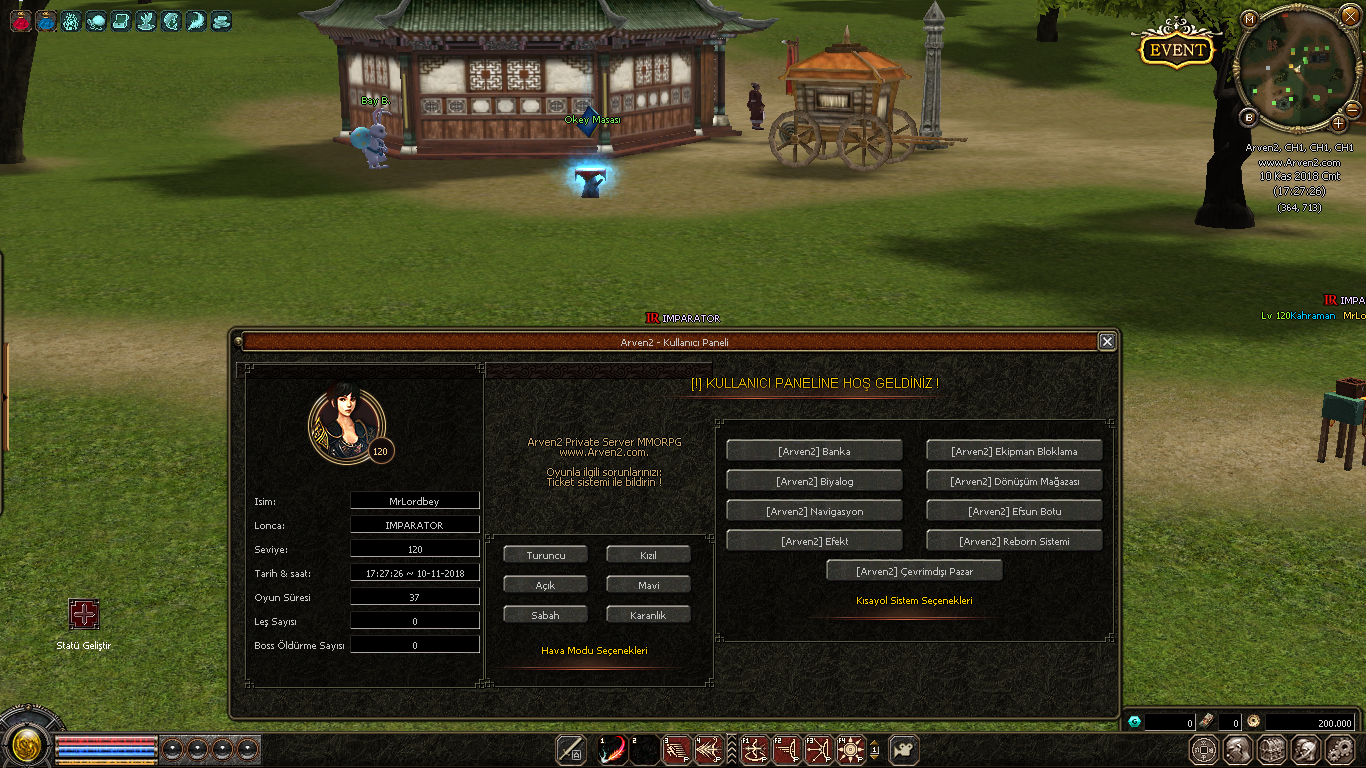Zoom in the minimap with plus
Screen dimensions: 1366x768
[1339, 123]
